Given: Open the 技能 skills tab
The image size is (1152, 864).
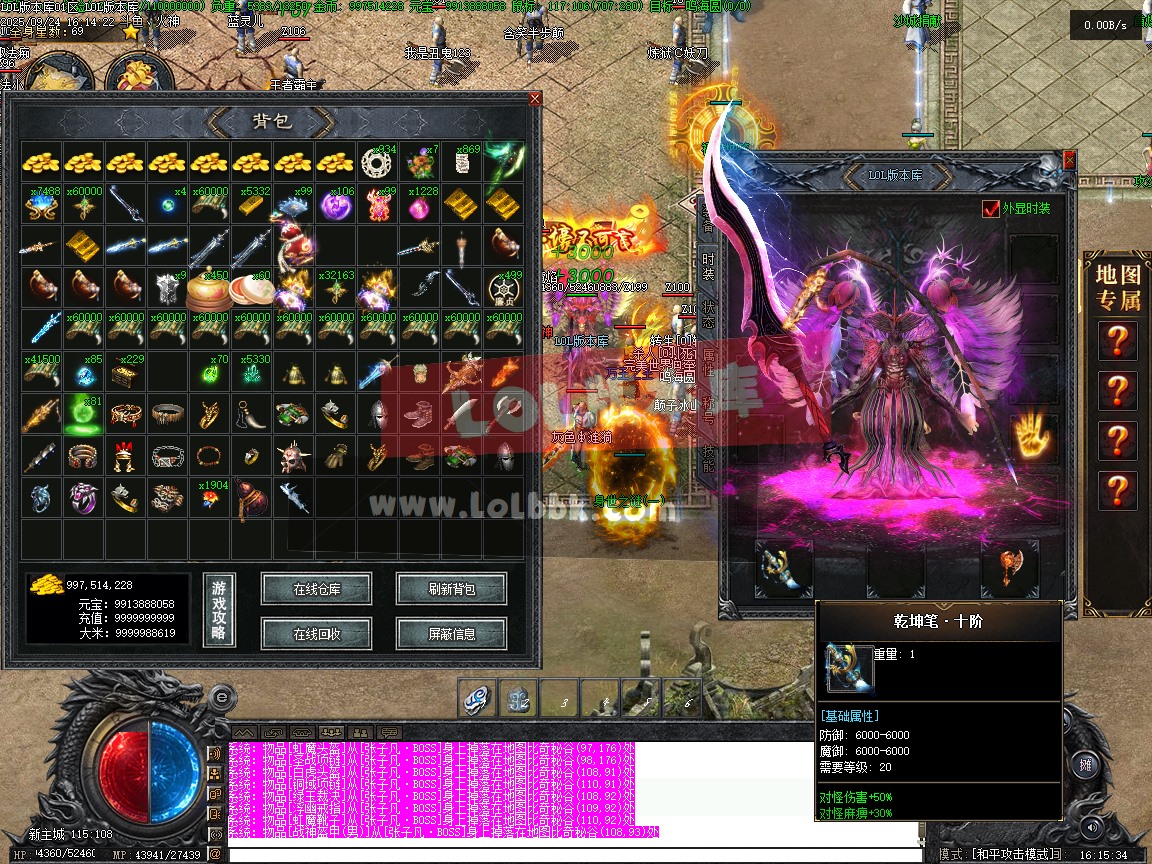Looking at the screenshot, I should pyautogui.click(x=708, y=458).
